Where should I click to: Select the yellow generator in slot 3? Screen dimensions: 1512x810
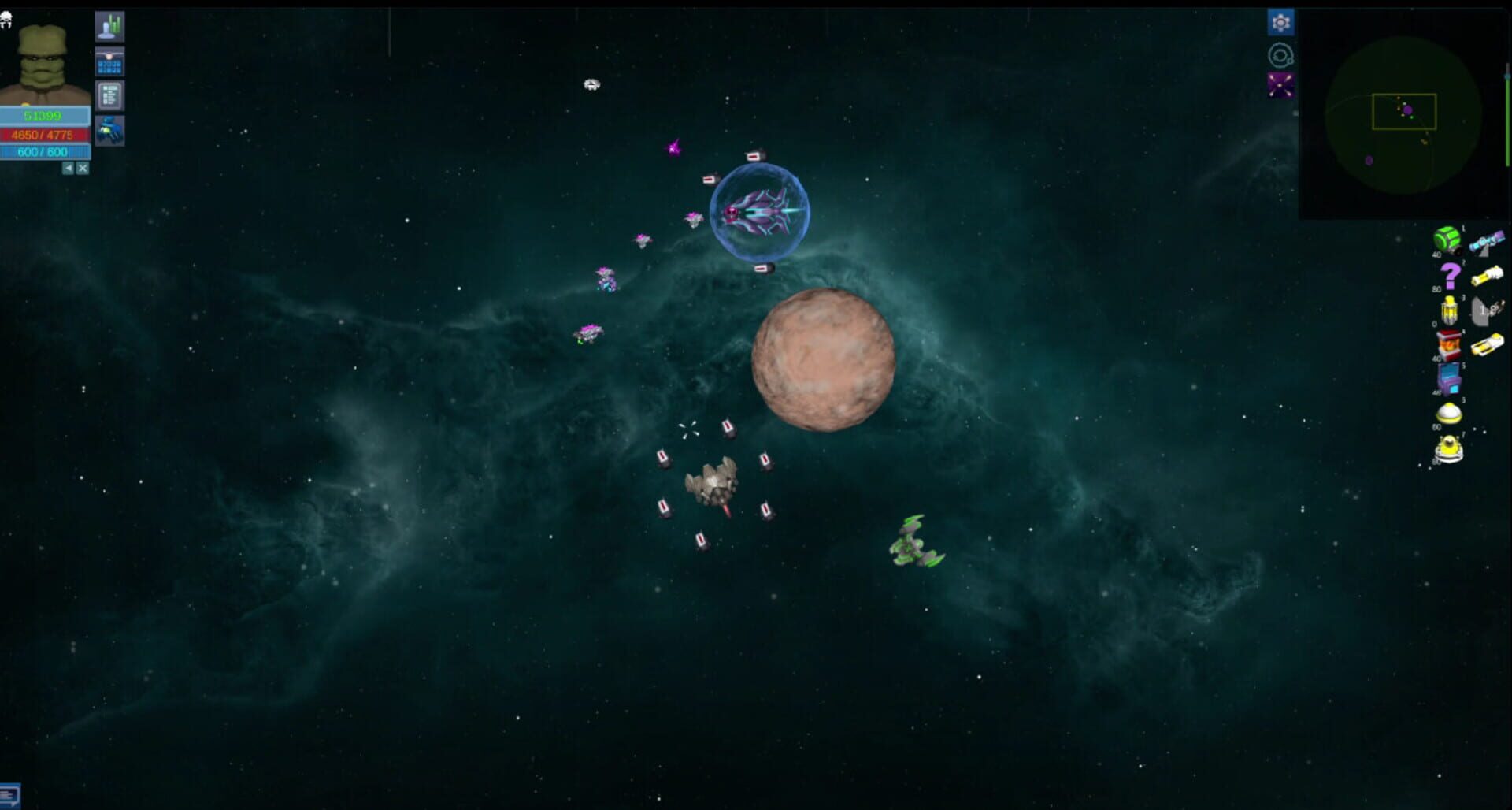click(x=1449, y=310)
